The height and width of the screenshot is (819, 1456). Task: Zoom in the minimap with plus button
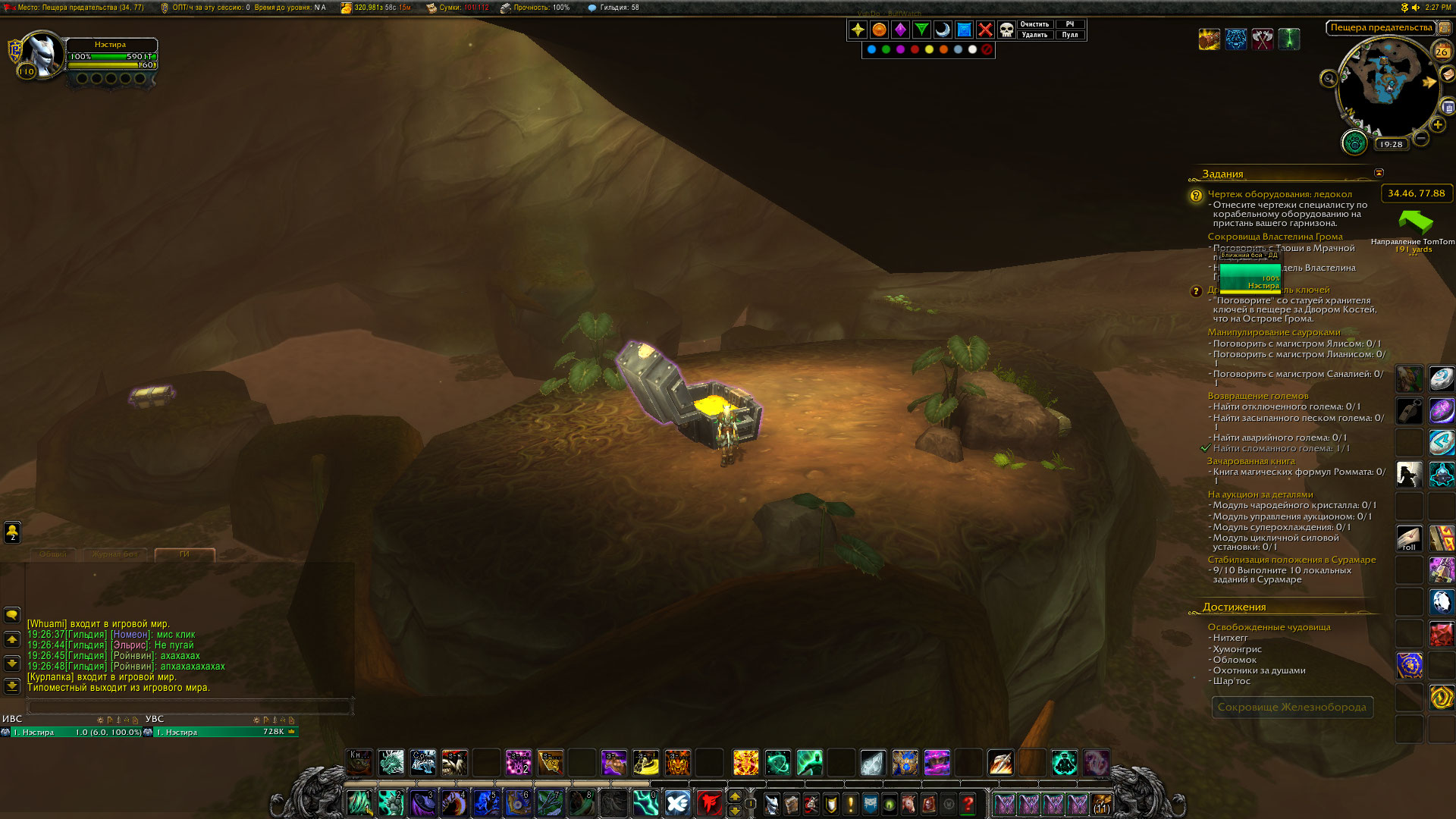pos(1437,125)
